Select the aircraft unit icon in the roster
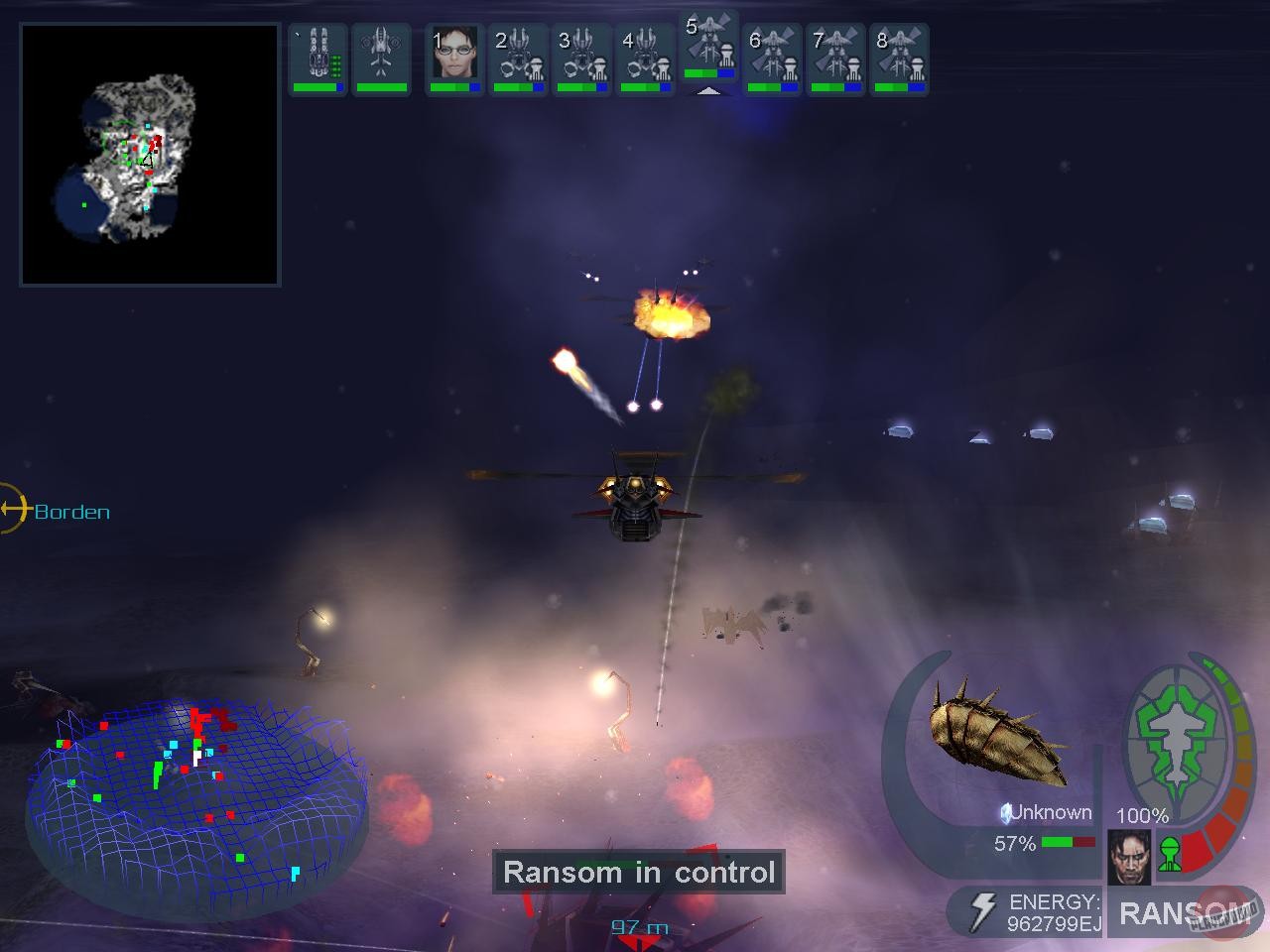Screen dimensions: 1270x952 click(381, 55)
